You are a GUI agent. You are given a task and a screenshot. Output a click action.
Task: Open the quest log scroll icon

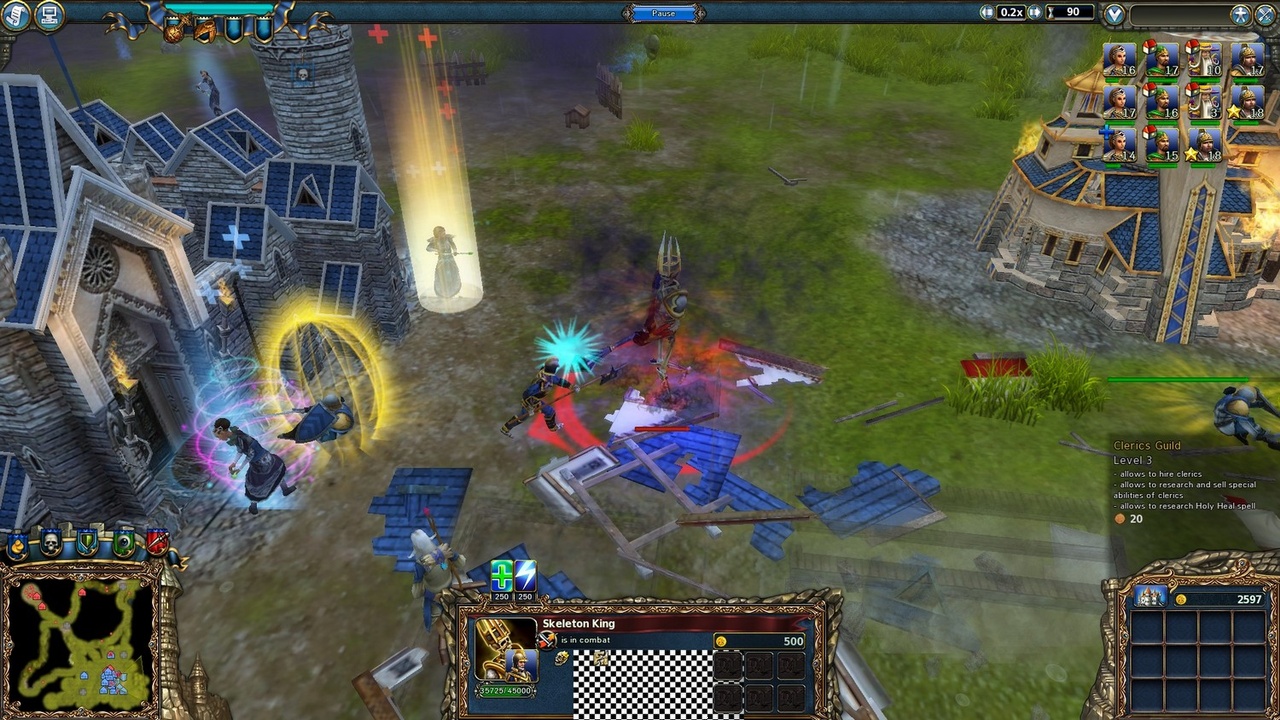(x=14, y=16)
